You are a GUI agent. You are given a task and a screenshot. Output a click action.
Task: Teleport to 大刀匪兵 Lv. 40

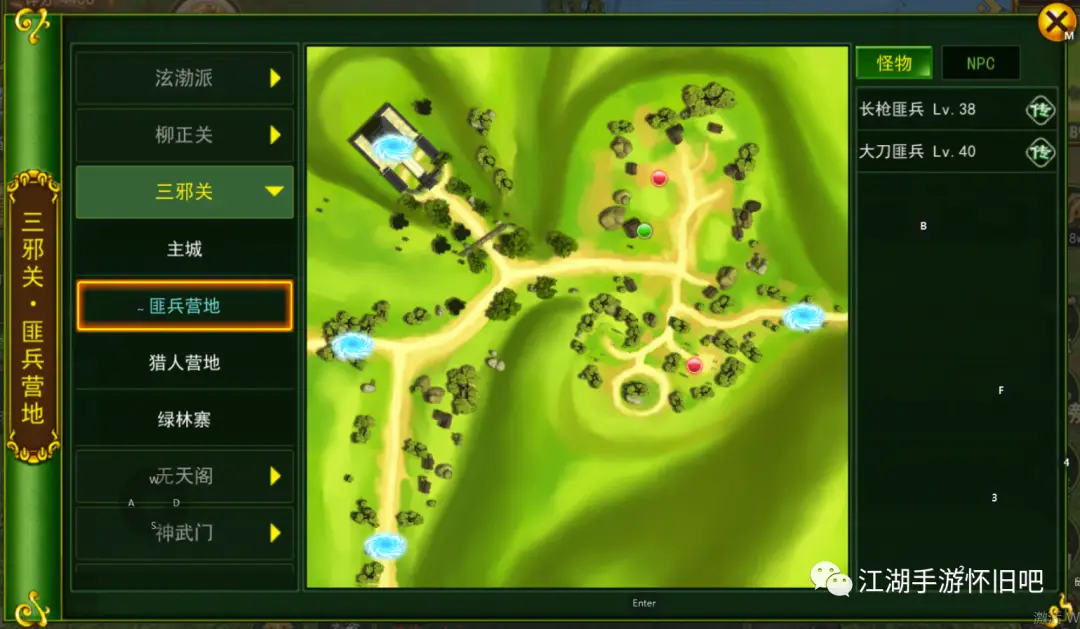tap(1040, 152)
